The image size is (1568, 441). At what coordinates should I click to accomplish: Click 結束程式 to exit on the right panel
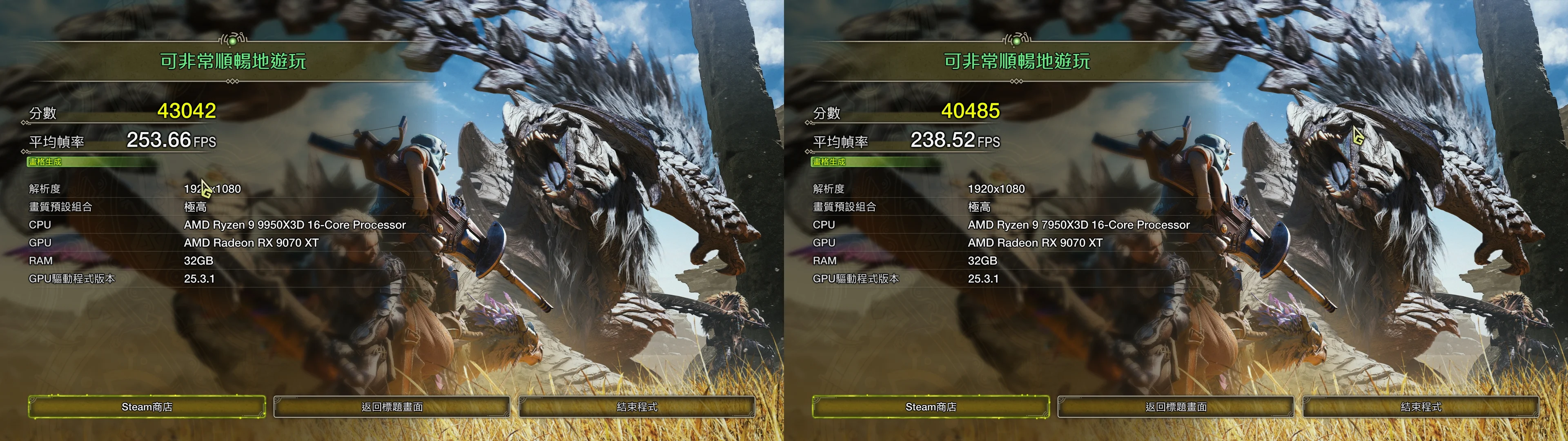[x=1421, y=407]
